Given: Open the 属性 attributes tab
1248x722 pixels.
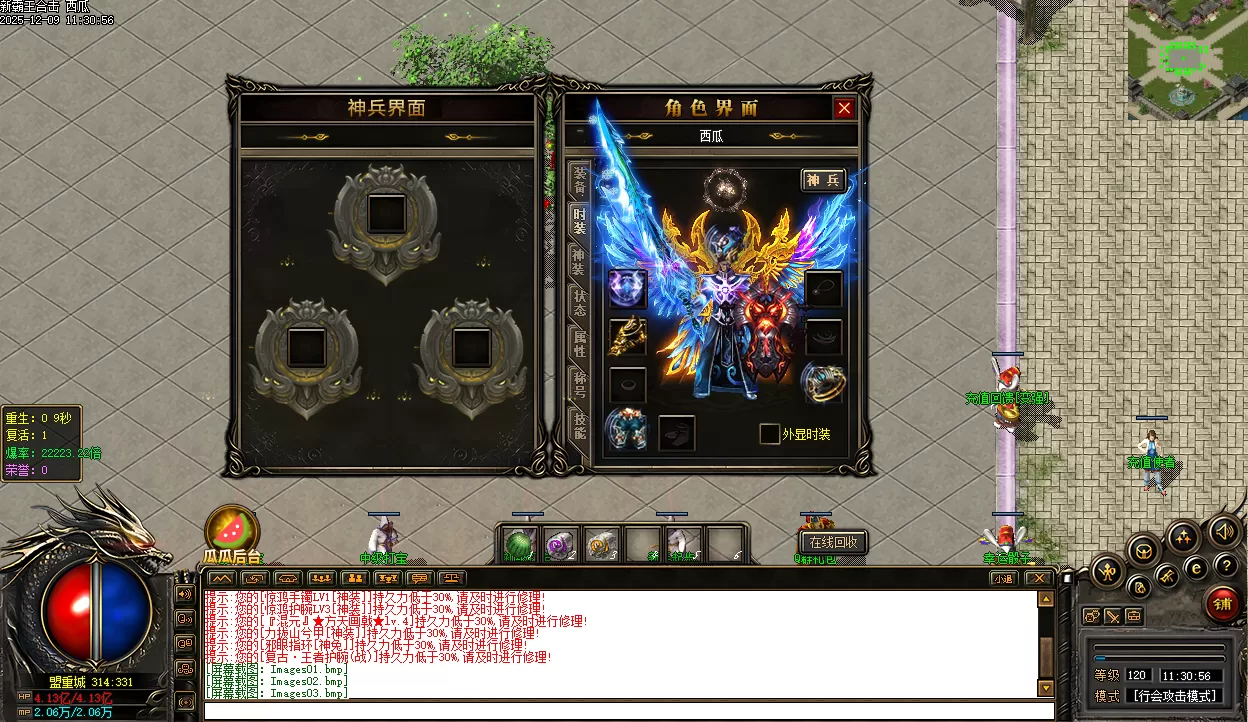Looking at the screenshot, I should [579, 344].
